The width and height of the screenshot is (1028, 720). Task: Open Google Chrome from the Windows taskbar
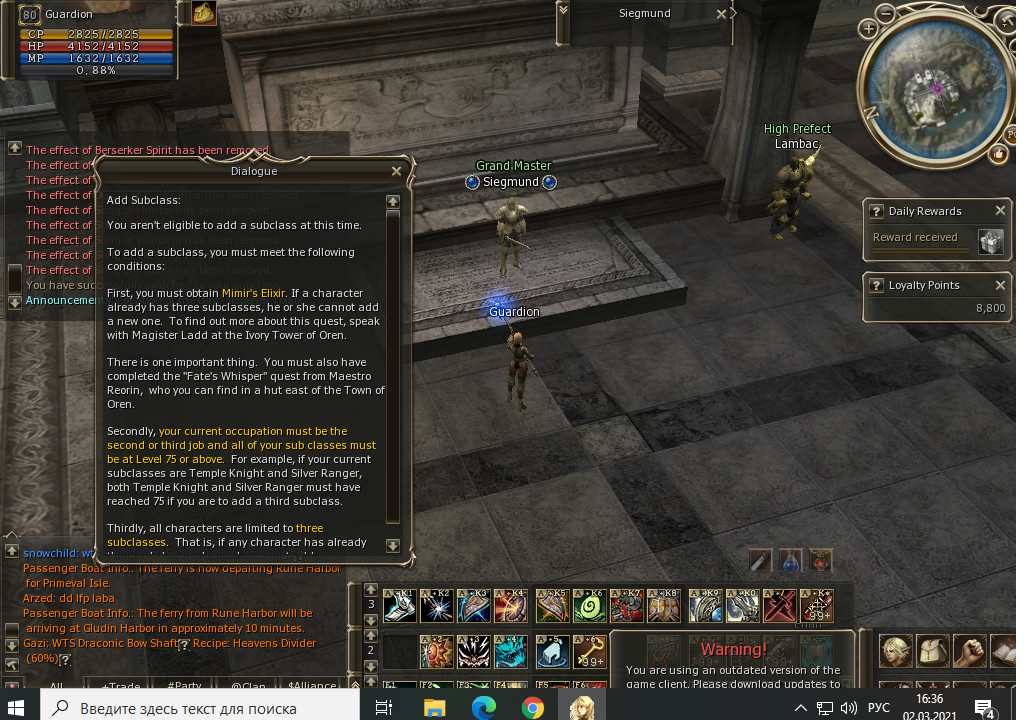coord(533,708)
